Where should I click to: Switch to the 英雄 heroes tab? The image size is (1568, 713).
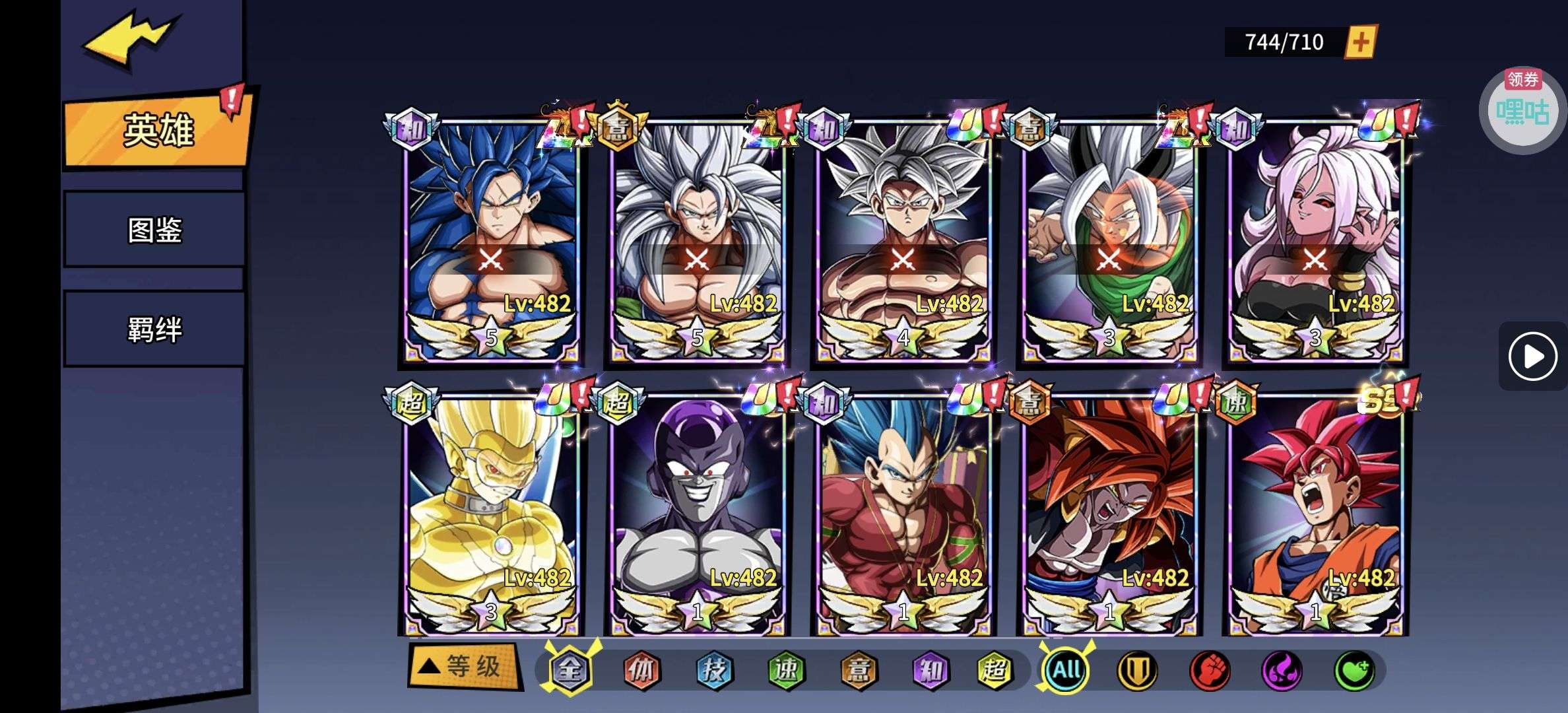tap(157, 130)
